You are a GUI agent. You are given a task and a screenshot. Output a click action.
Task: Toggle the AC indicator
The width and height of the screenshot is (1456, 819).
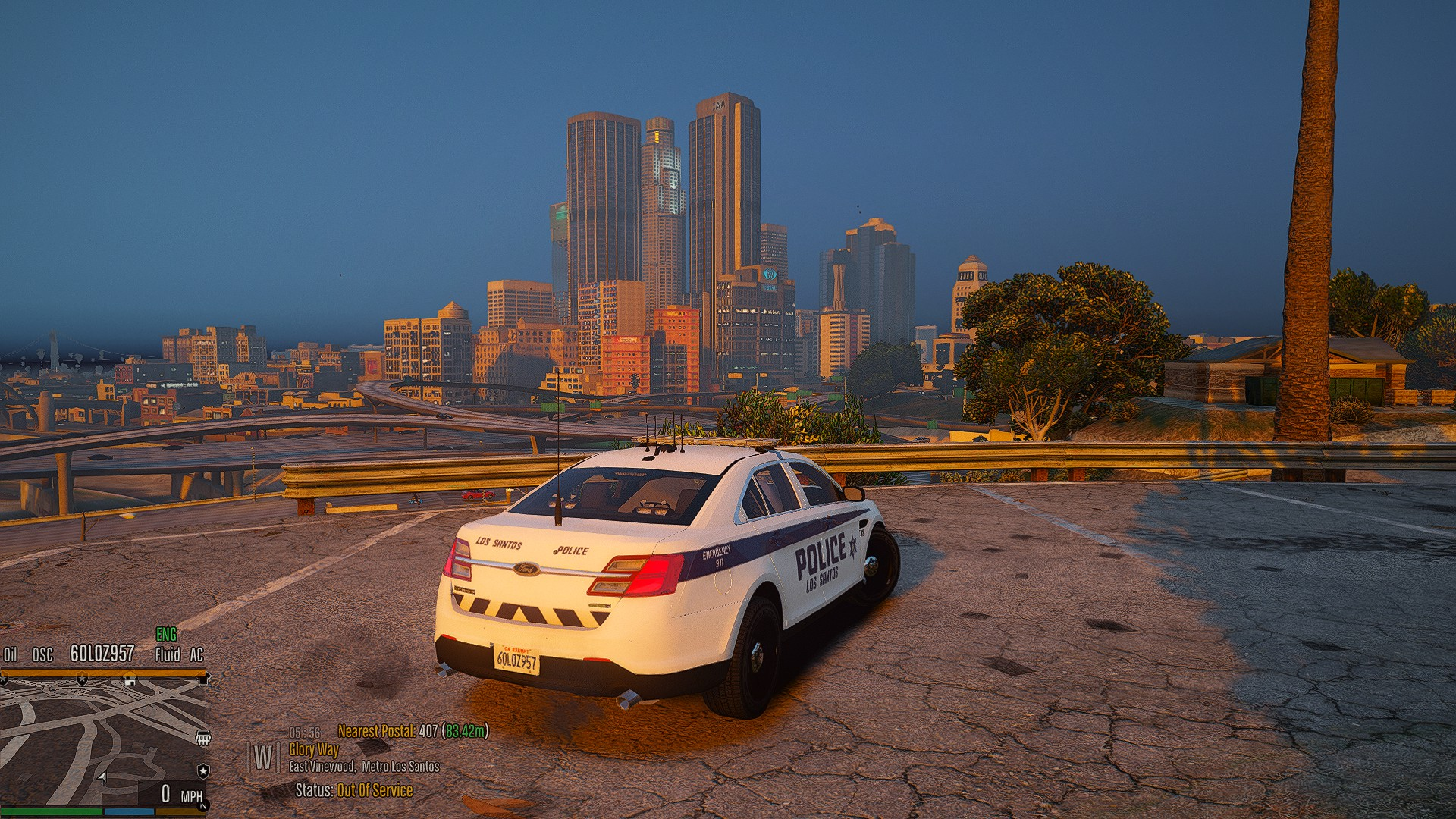(x=196, y=654)
